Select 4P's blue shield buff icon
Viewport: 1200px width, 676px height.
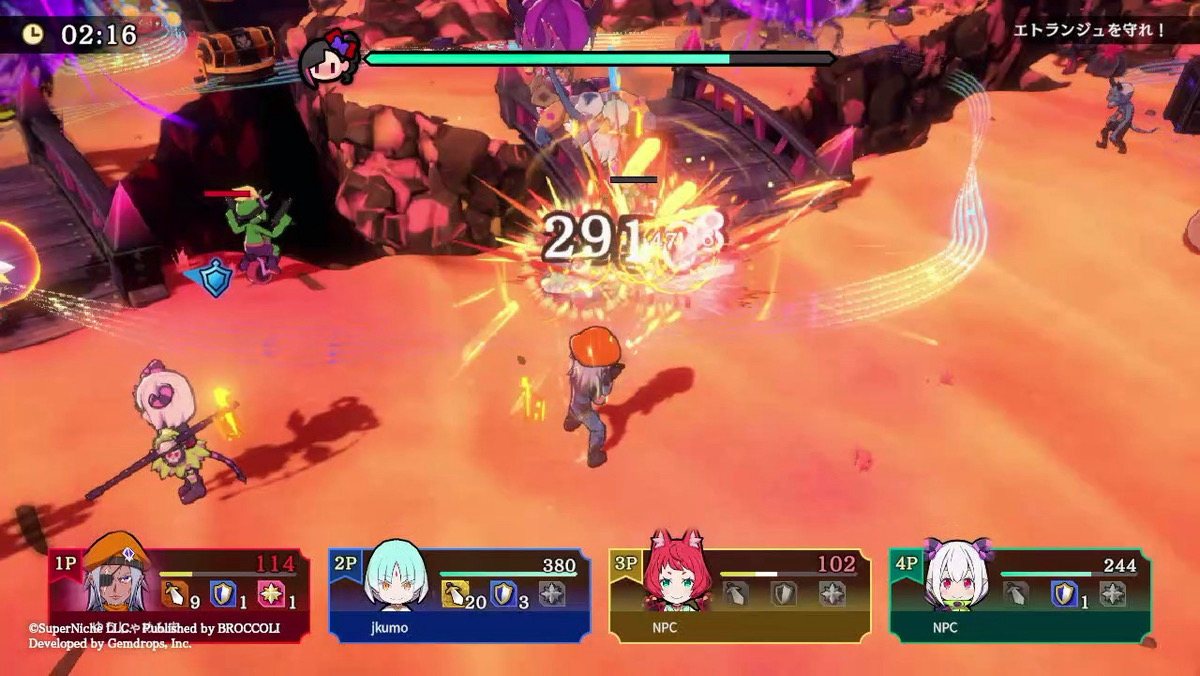pyautogui.click(x=1063, y=594)
